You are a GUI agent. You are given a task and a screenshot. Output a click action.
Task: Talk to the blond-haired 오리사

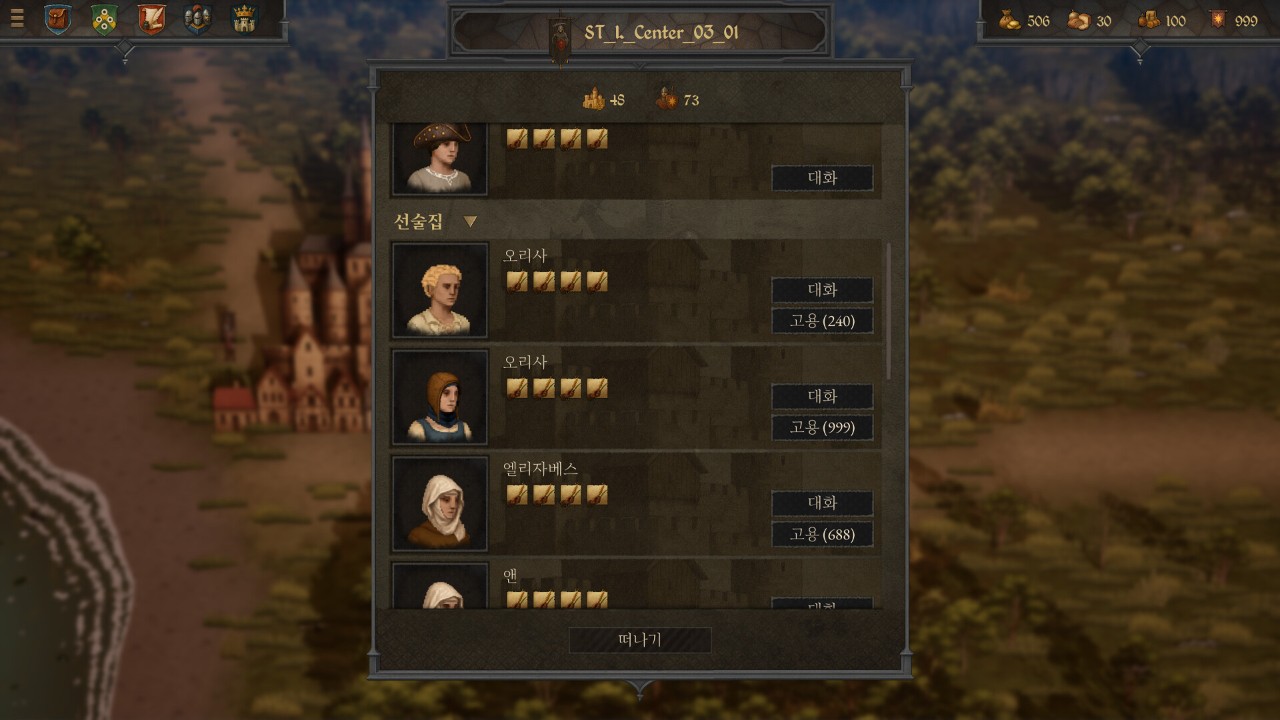[x=822, y=290]
